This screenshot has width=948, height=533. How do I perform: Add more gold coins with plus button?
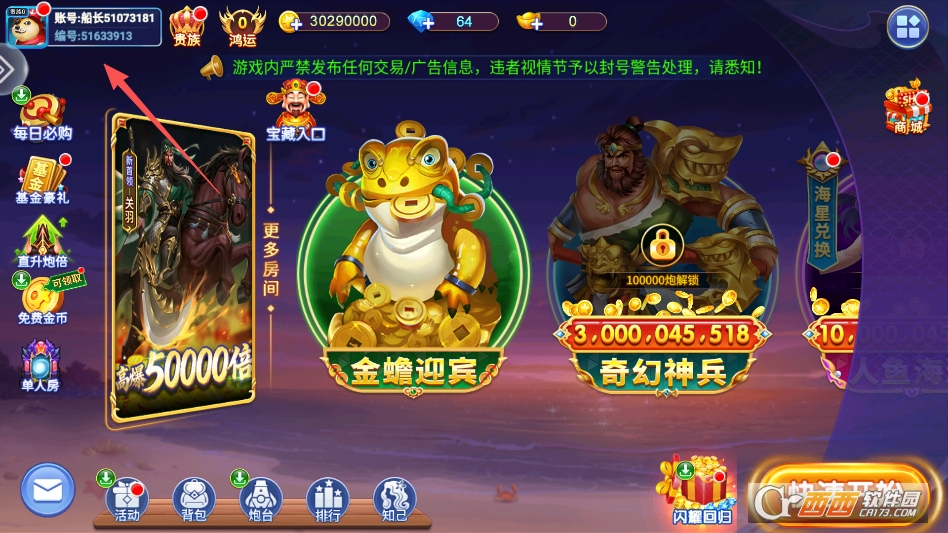click(290, 22)
